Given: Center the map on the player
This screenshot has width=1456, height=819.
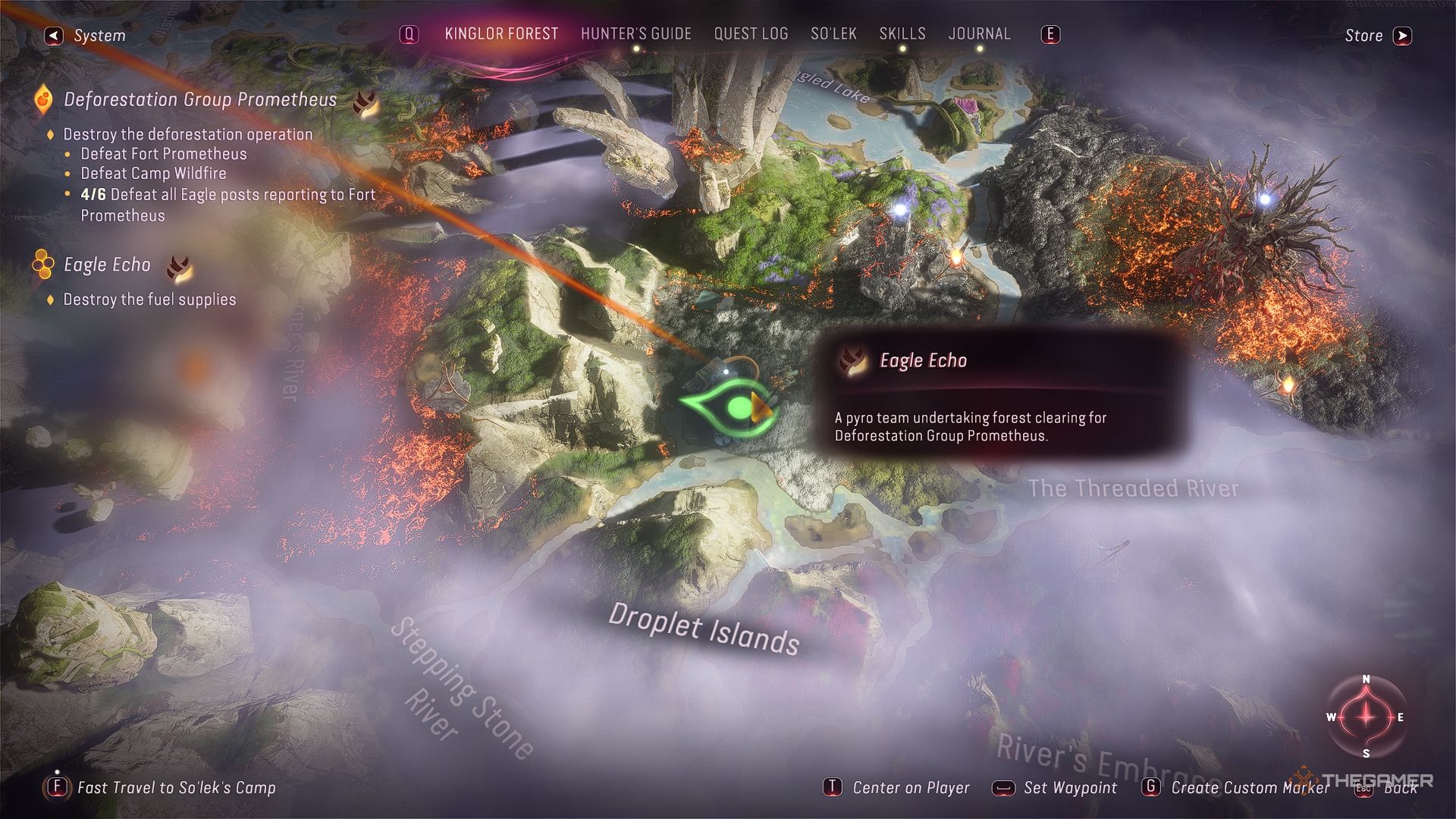Looking at the screenshot, I should (x=897, y=787).
